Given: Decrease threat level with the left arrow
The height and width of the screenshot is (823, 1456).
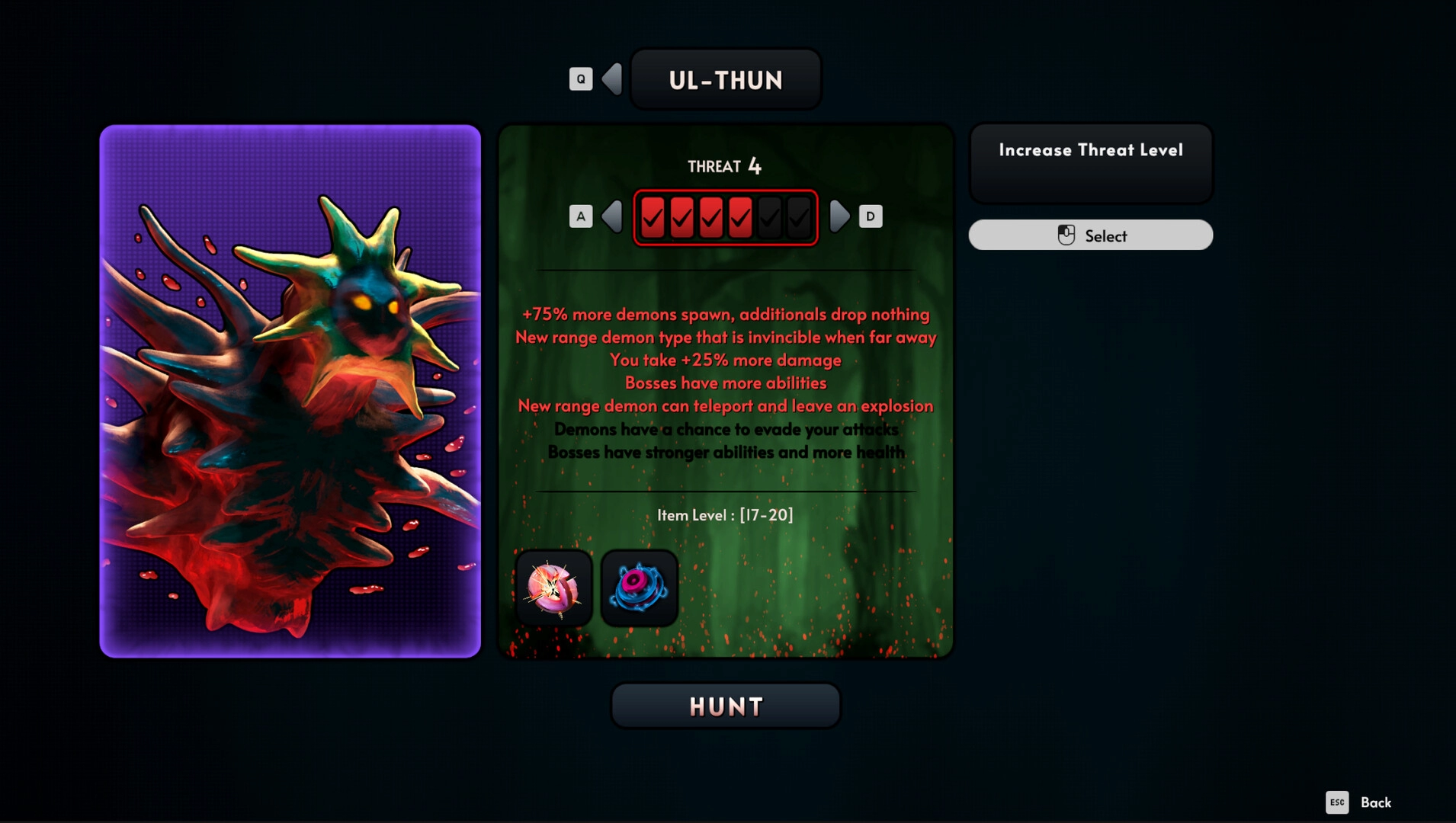Looking at the screenshot, I should click(x=612, y=216).
